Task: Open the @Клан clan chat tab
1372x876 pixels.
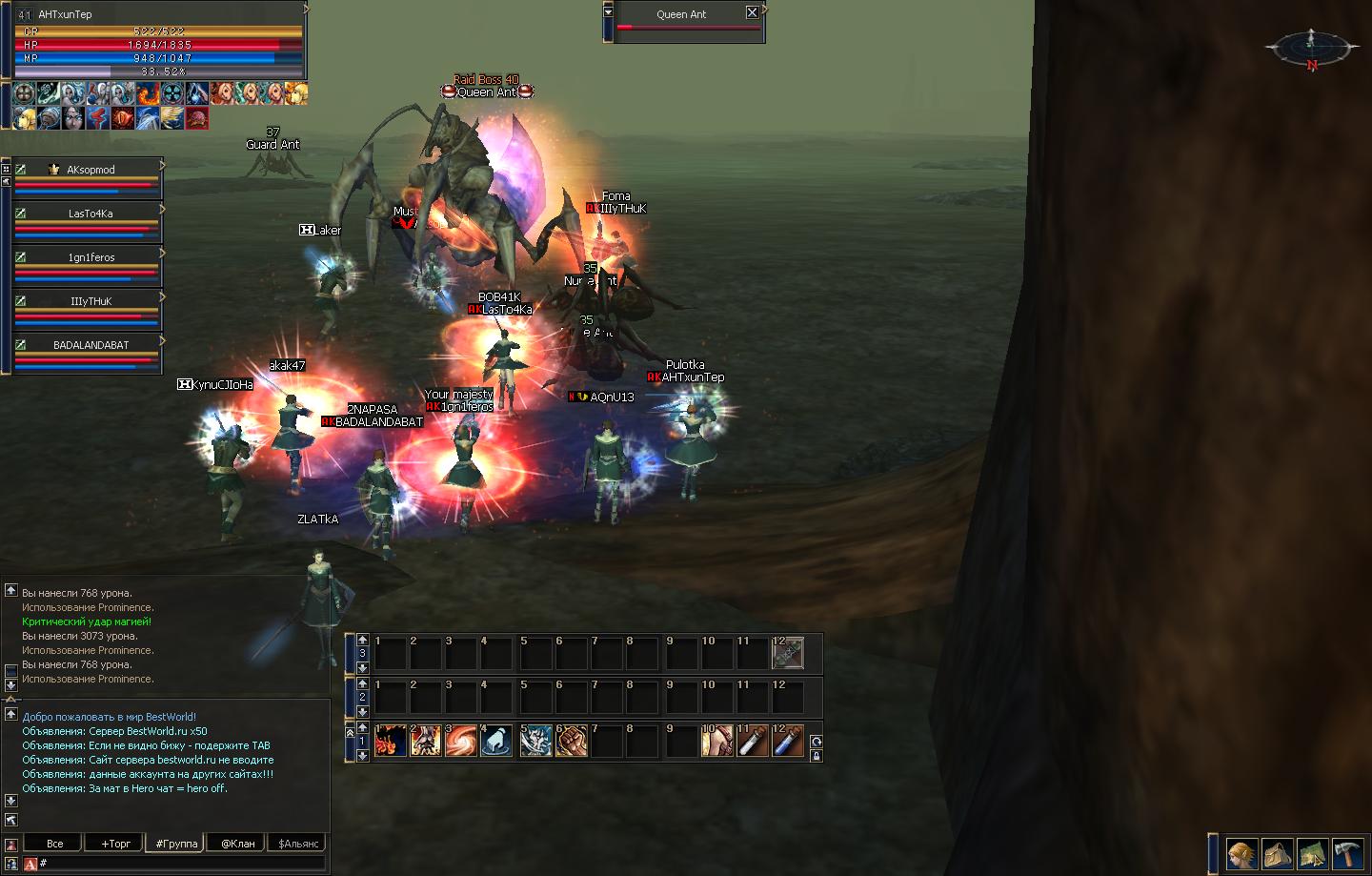Action: pyautogui.click(x=237, y=844)
